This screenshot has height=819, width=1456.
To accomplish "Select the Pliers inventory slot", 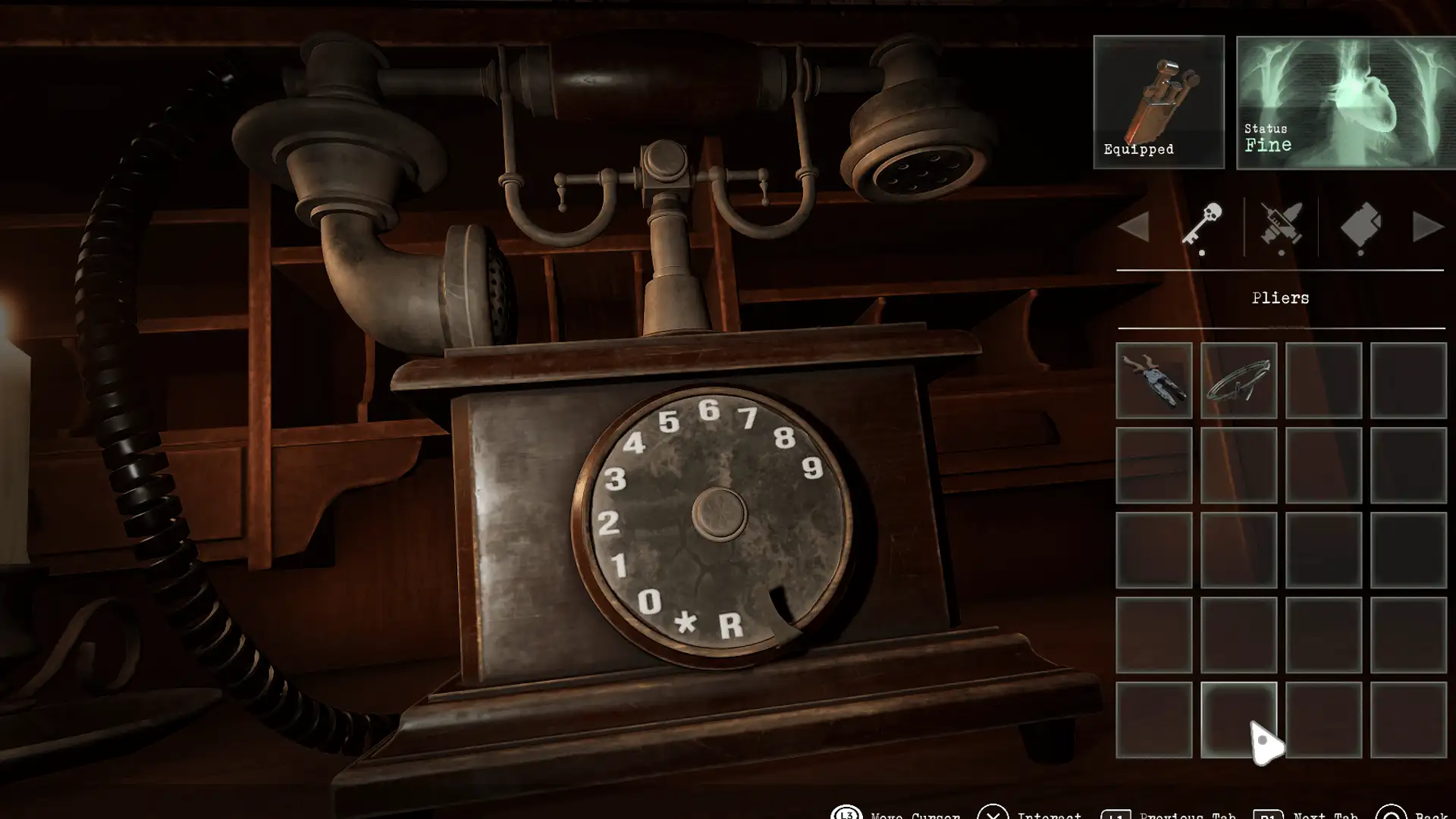I will [x=1153, y=380].
